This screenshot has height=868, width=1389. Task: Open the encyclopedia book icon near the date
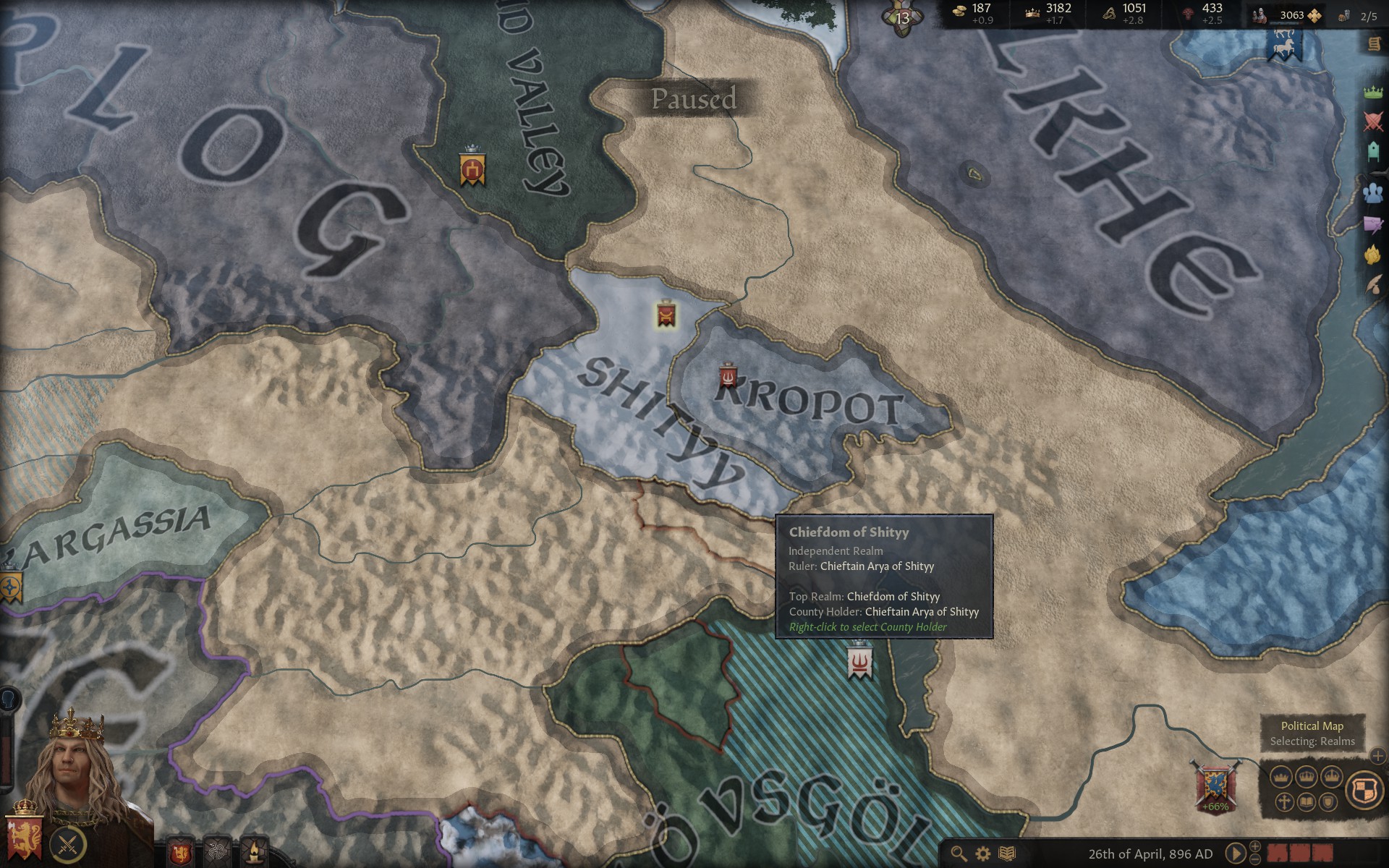(1007, 854)
